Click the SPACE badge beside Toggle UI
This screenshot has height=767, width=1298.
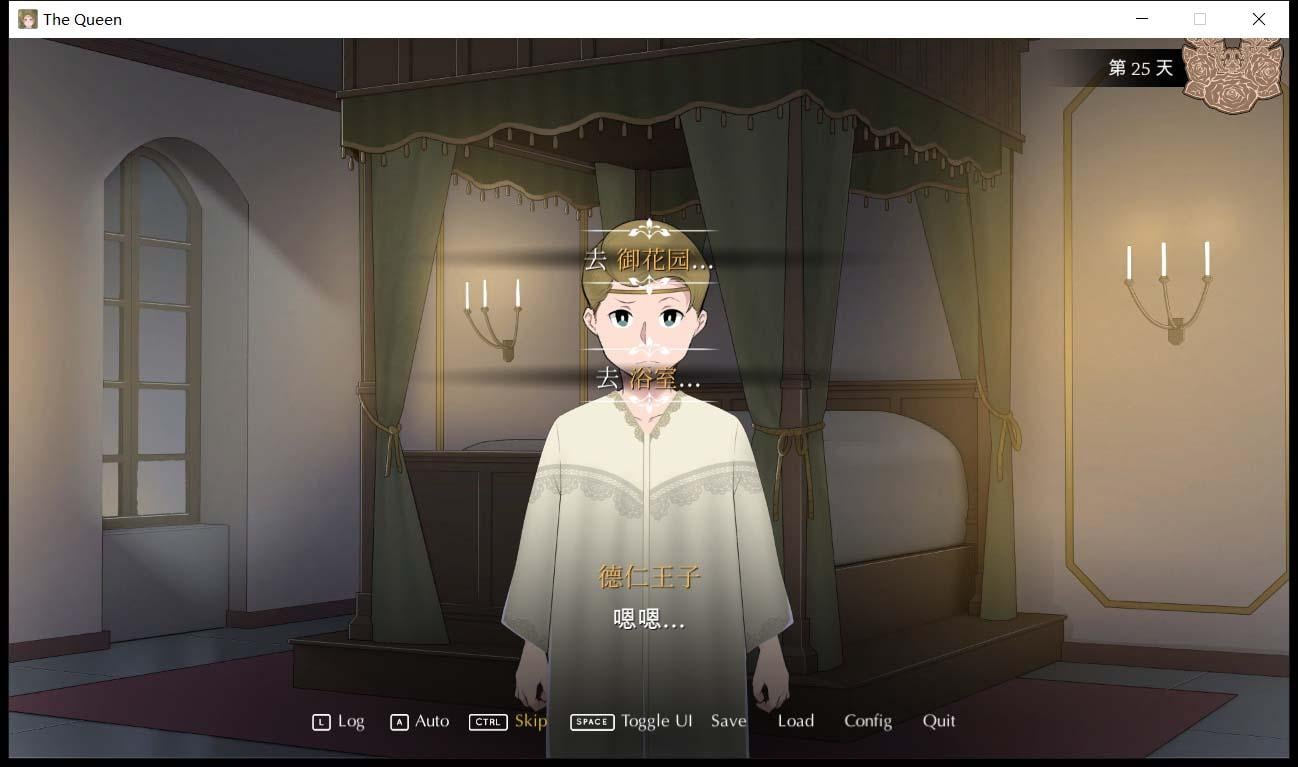point(592,721)
